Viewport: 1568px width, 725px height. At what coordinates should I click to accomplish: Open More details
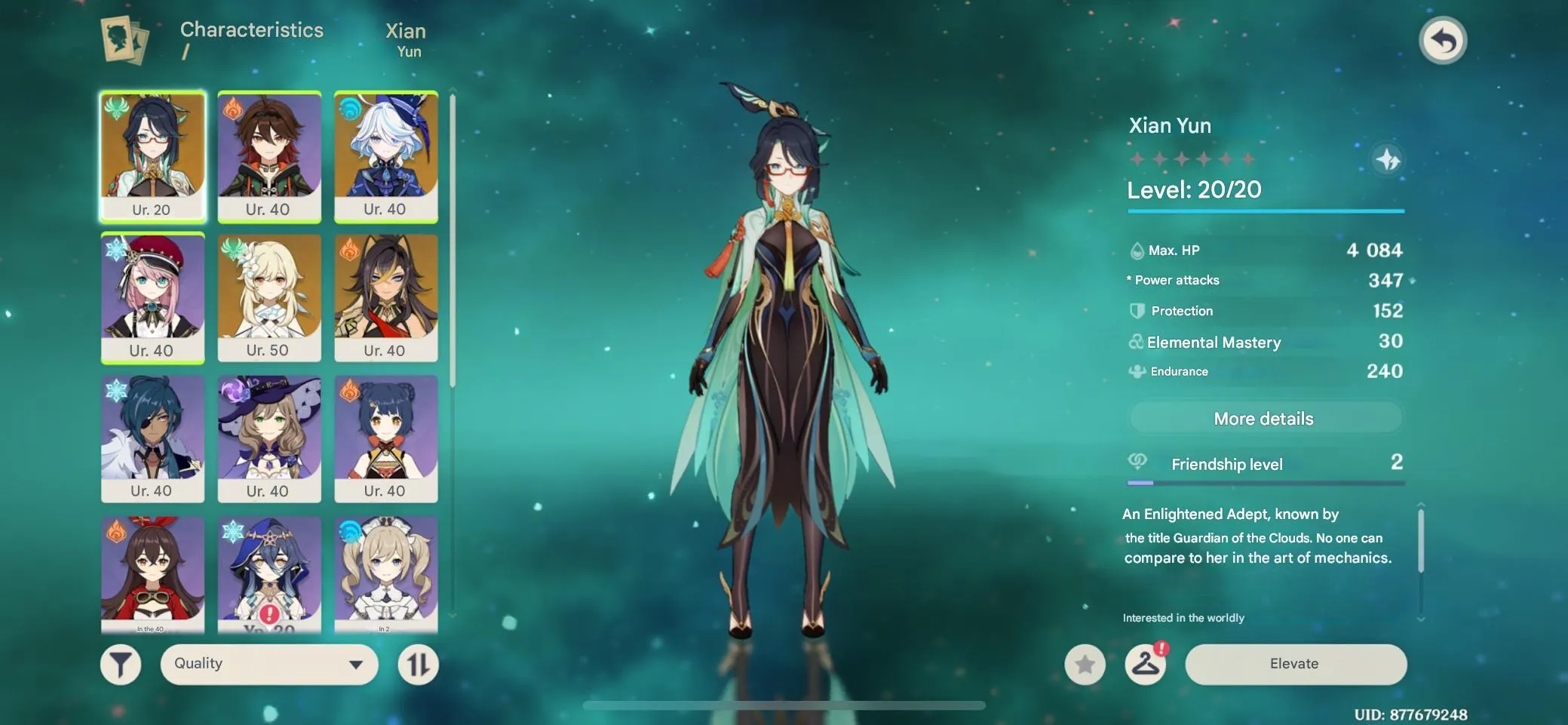(x=1264, y=418)
